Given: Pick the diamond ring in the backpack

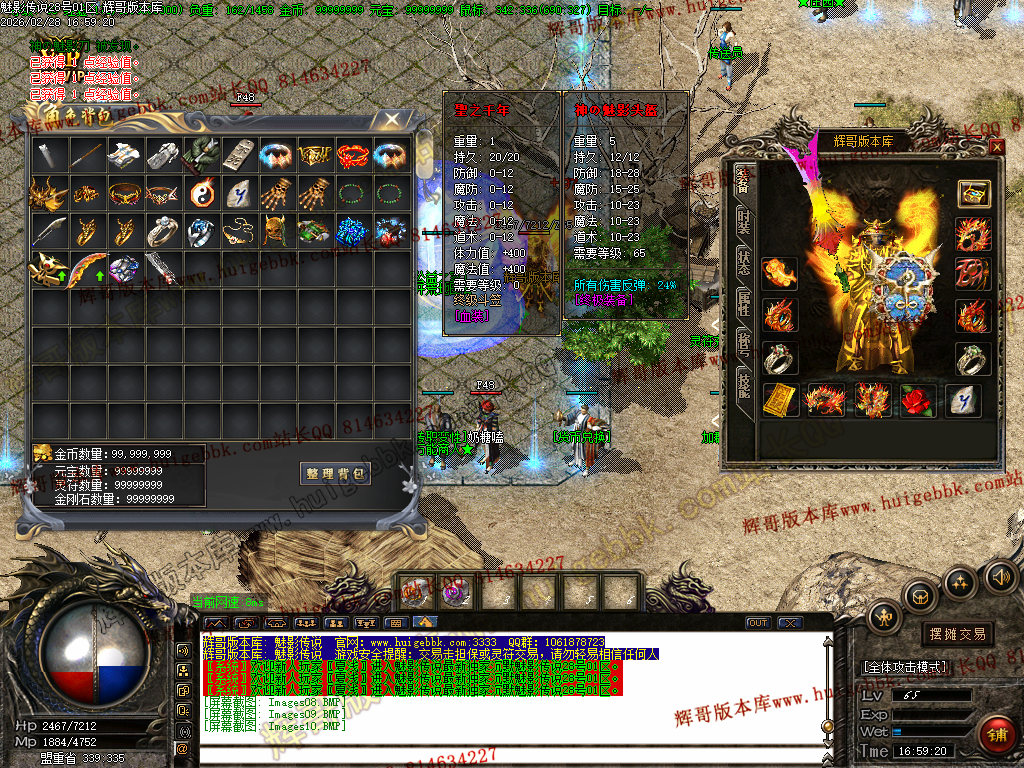Looking at the screenshot, I should [x=163, y=231].
